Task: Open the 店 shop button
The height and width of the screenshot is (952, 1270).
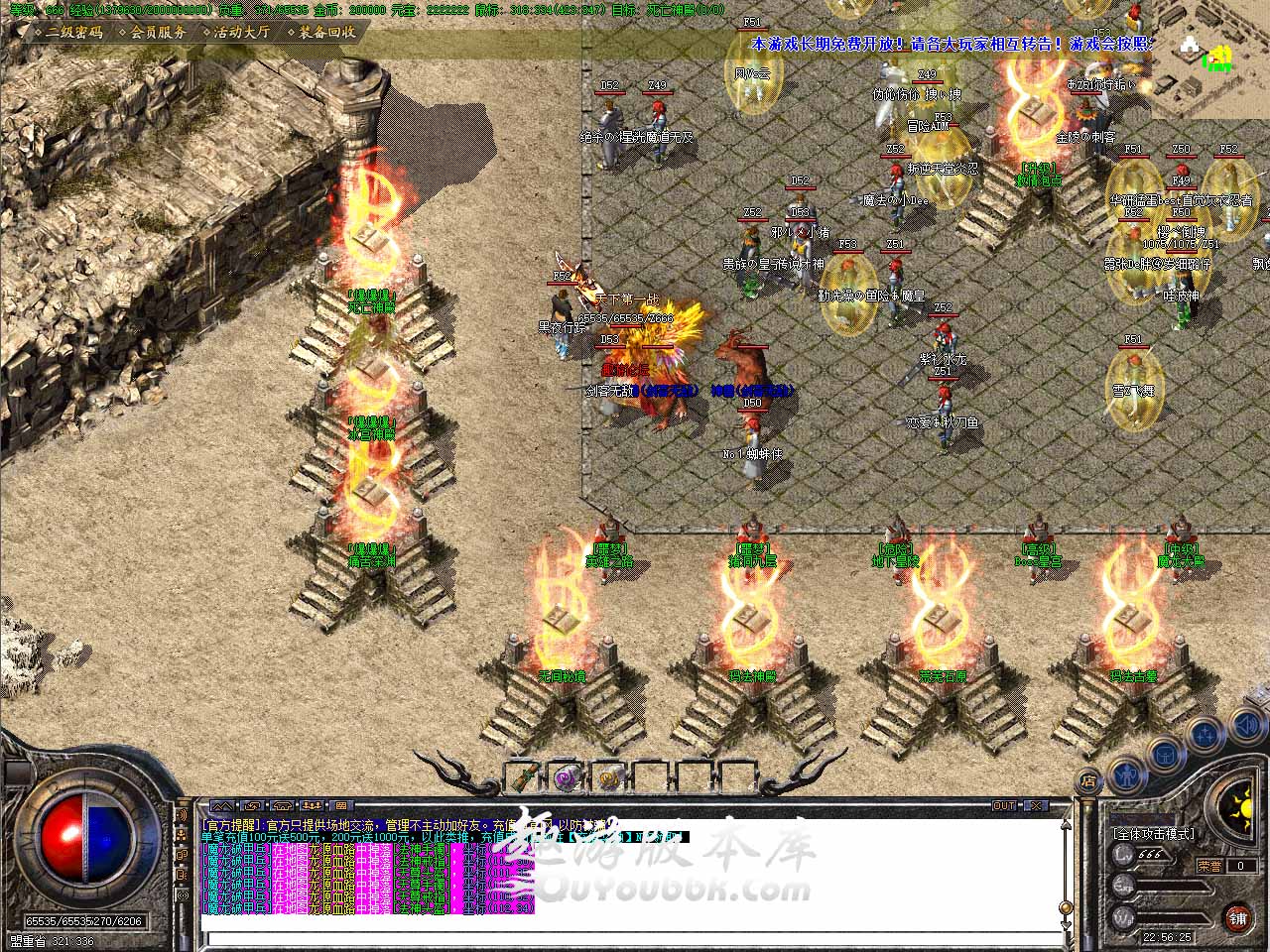Action: (1087, 780)
